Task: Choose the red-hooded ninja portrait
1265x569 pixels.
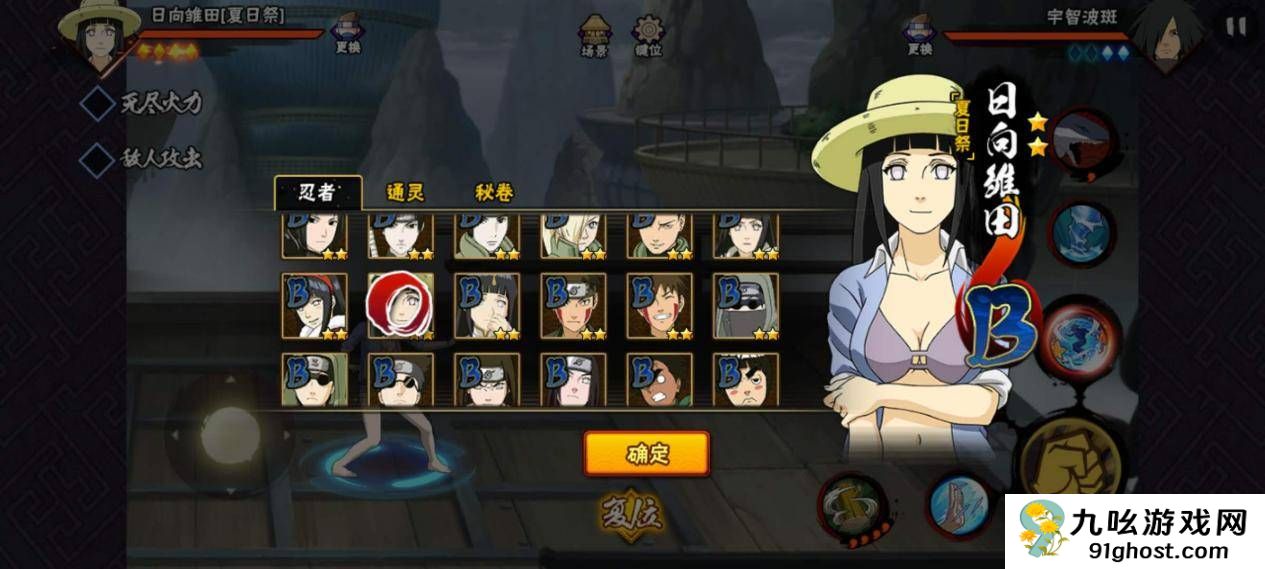Action: 400,306
